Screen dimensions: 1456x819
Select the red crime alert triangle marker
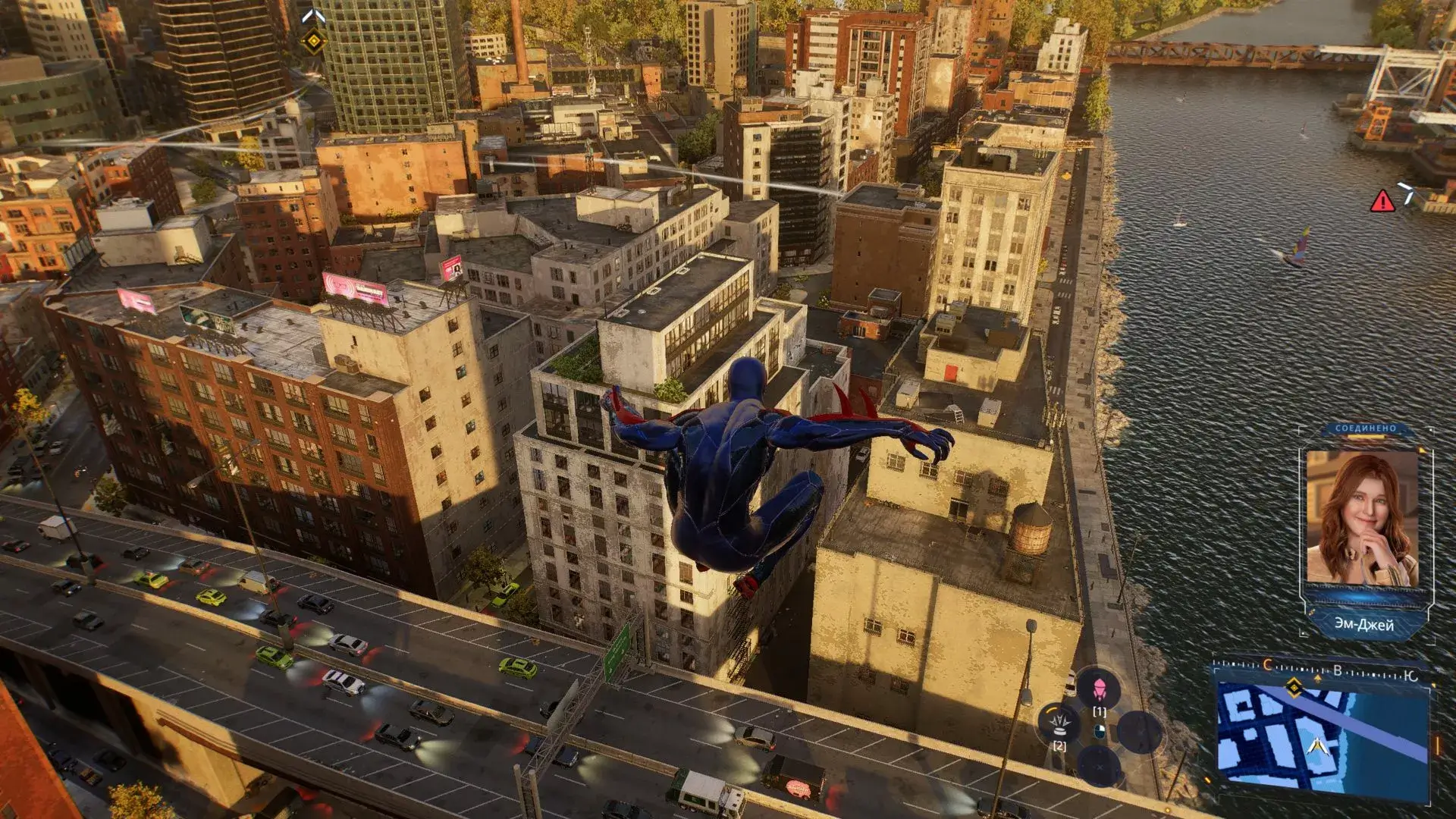pyautogui.click(x=1382, y=201)
